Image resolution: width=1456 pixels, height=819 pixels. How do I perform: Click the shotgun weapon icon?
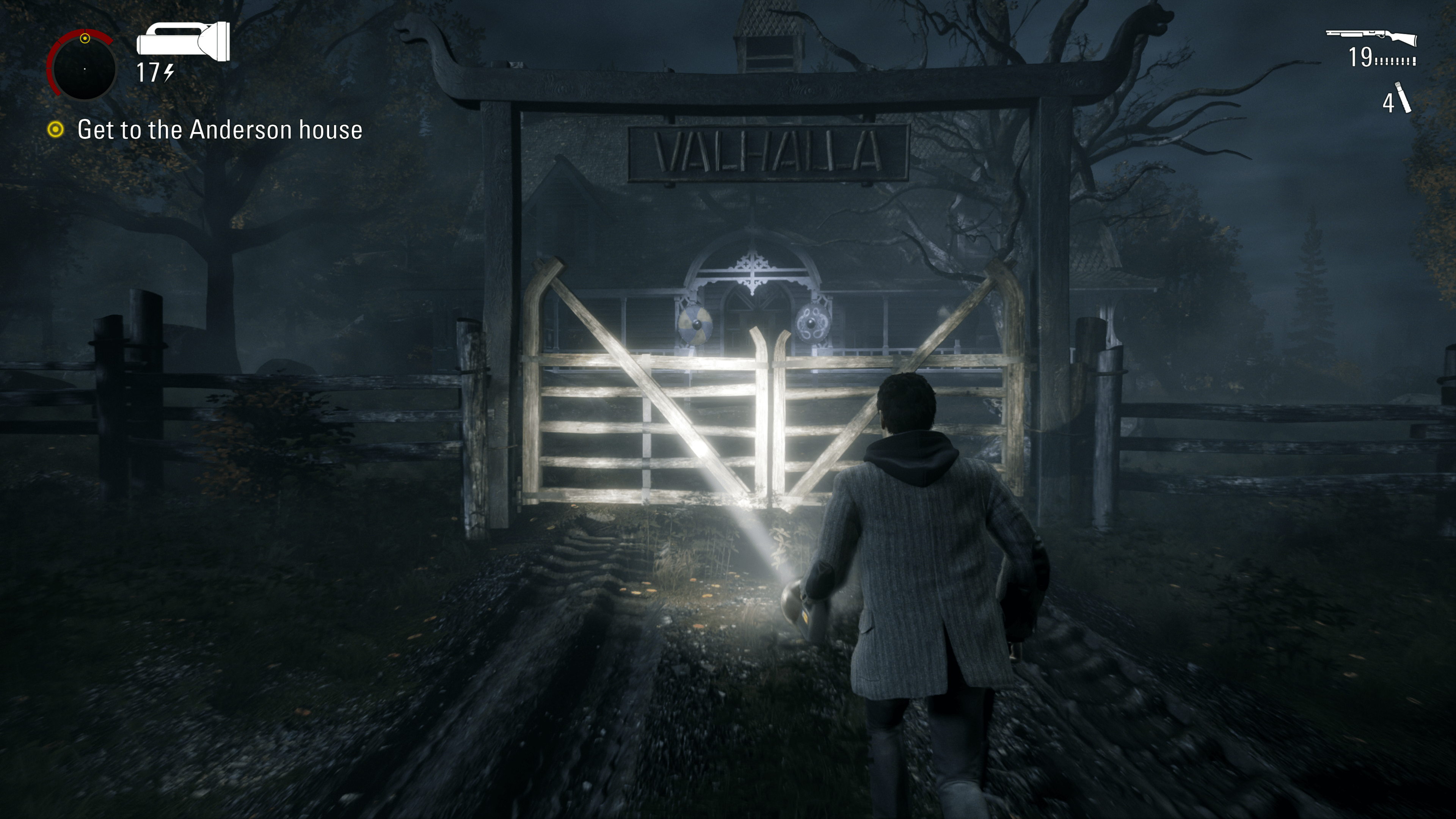(x=1371, y=37)
